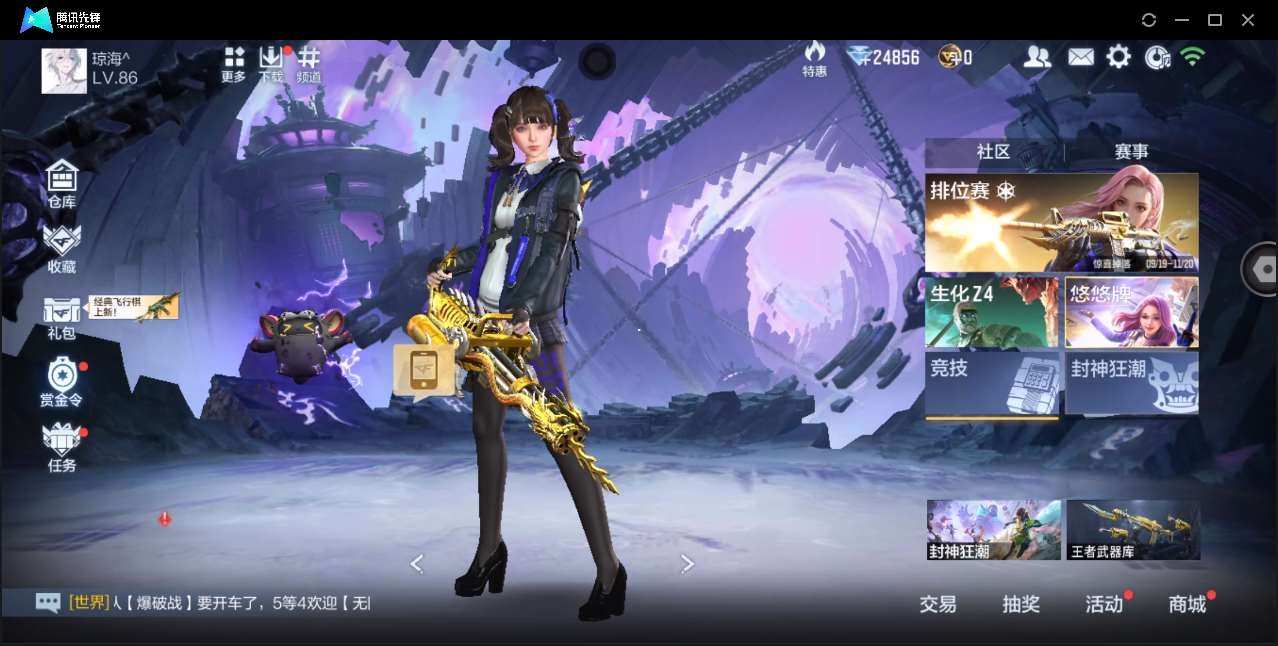Open the 仓库 warehouse menu

click(x=62, y=183)
